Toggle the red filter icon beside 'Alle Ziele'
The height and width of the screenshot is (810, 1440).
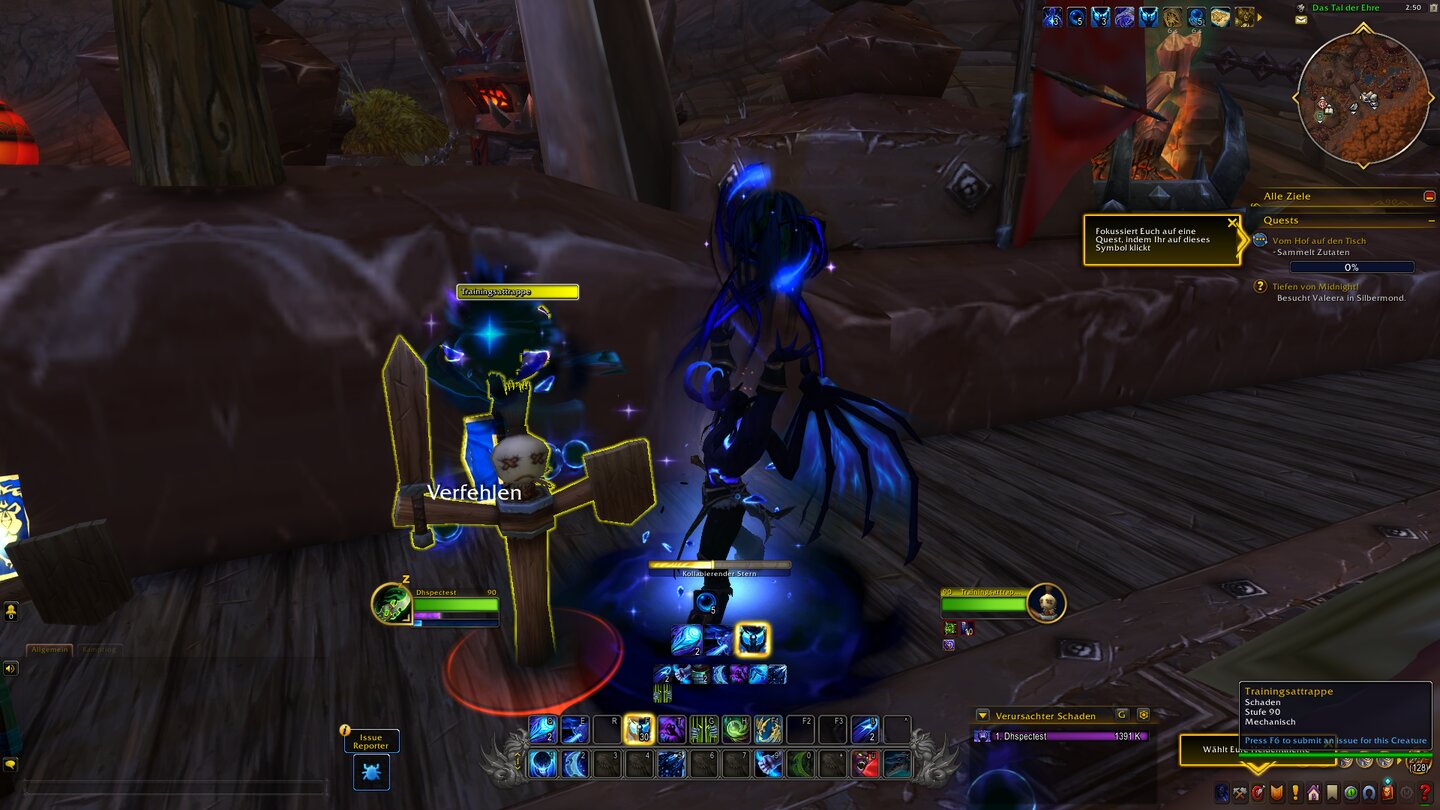coord(1430,196)
